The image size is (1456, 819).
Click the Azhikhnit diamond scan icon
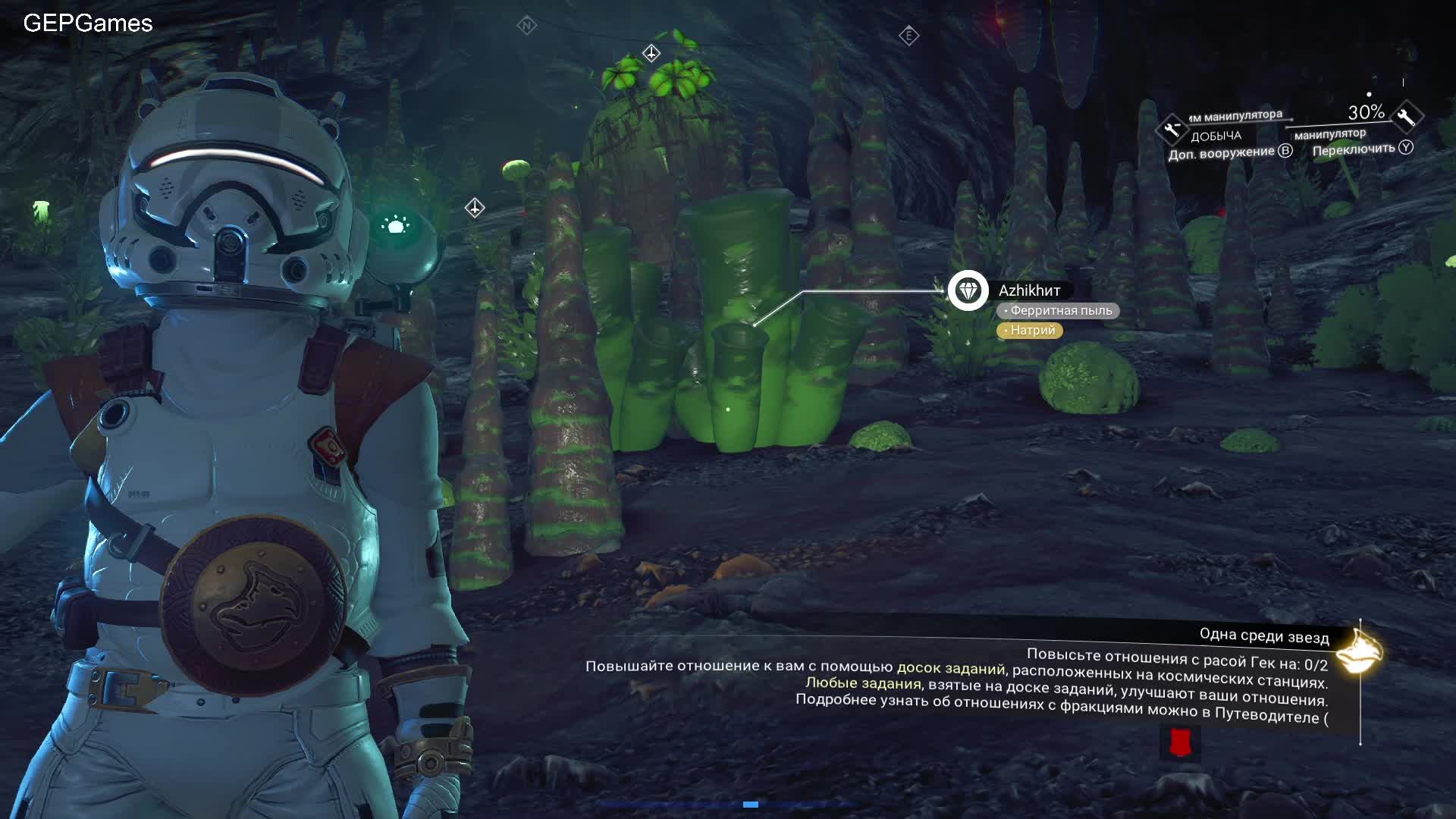(968, 290)
